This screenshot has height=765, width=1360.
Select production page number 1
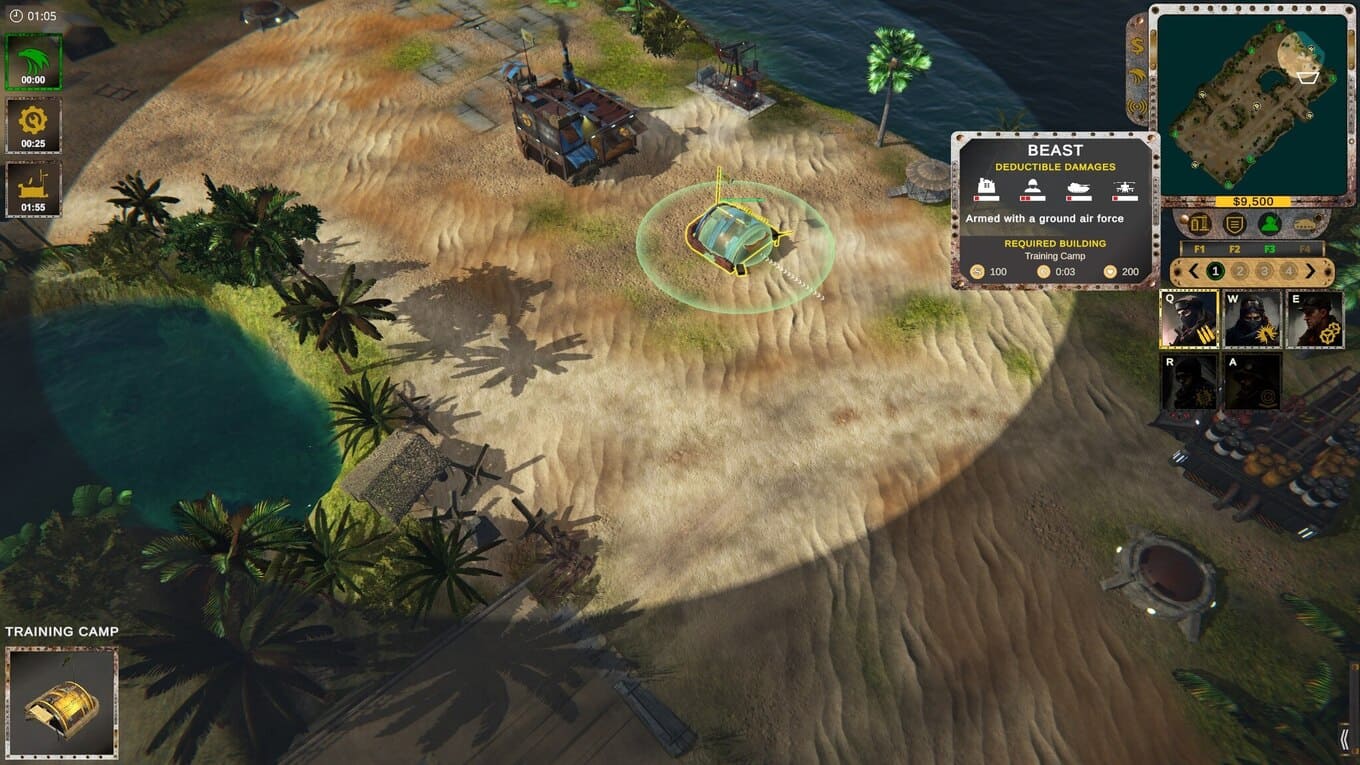[1215, 271]
